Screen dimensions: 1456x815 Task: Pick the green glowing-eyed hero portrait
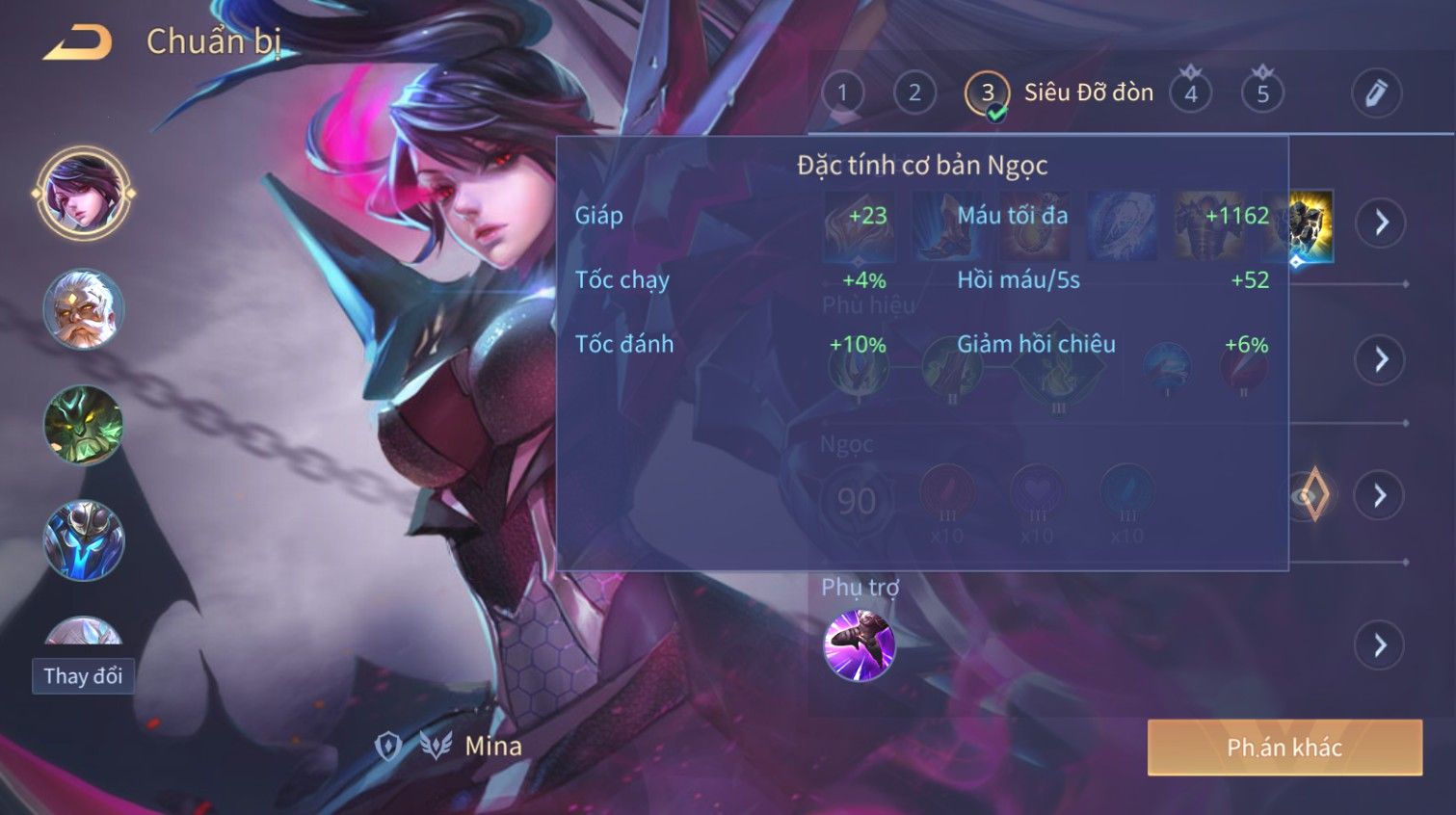pos(83,425)
